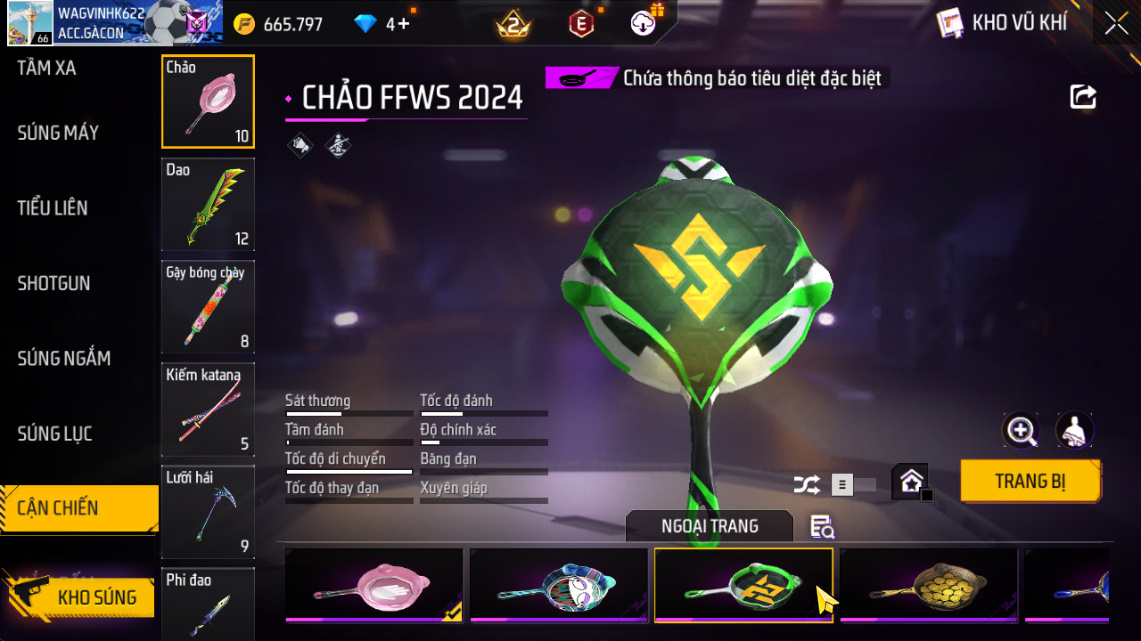Choose the SÚNG LỤC category
This screenshot has width=1141, height=641.
(x=55, y=433)
